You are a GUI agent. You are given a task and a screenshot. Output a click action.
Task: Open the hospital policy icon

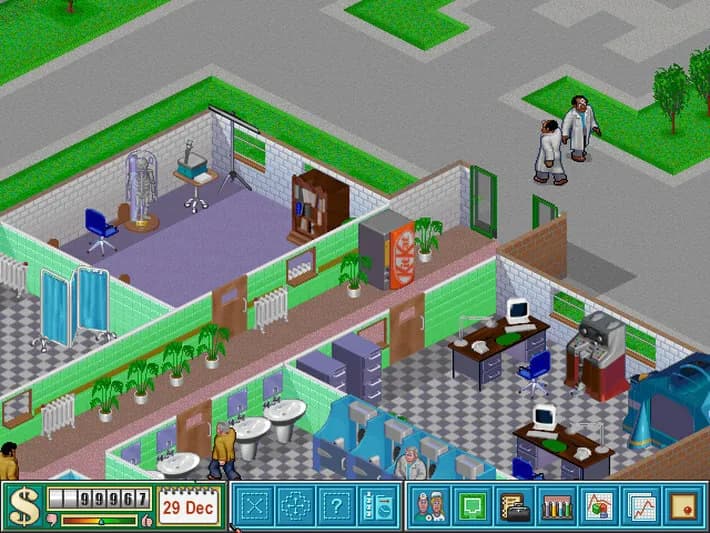point(681,506)
